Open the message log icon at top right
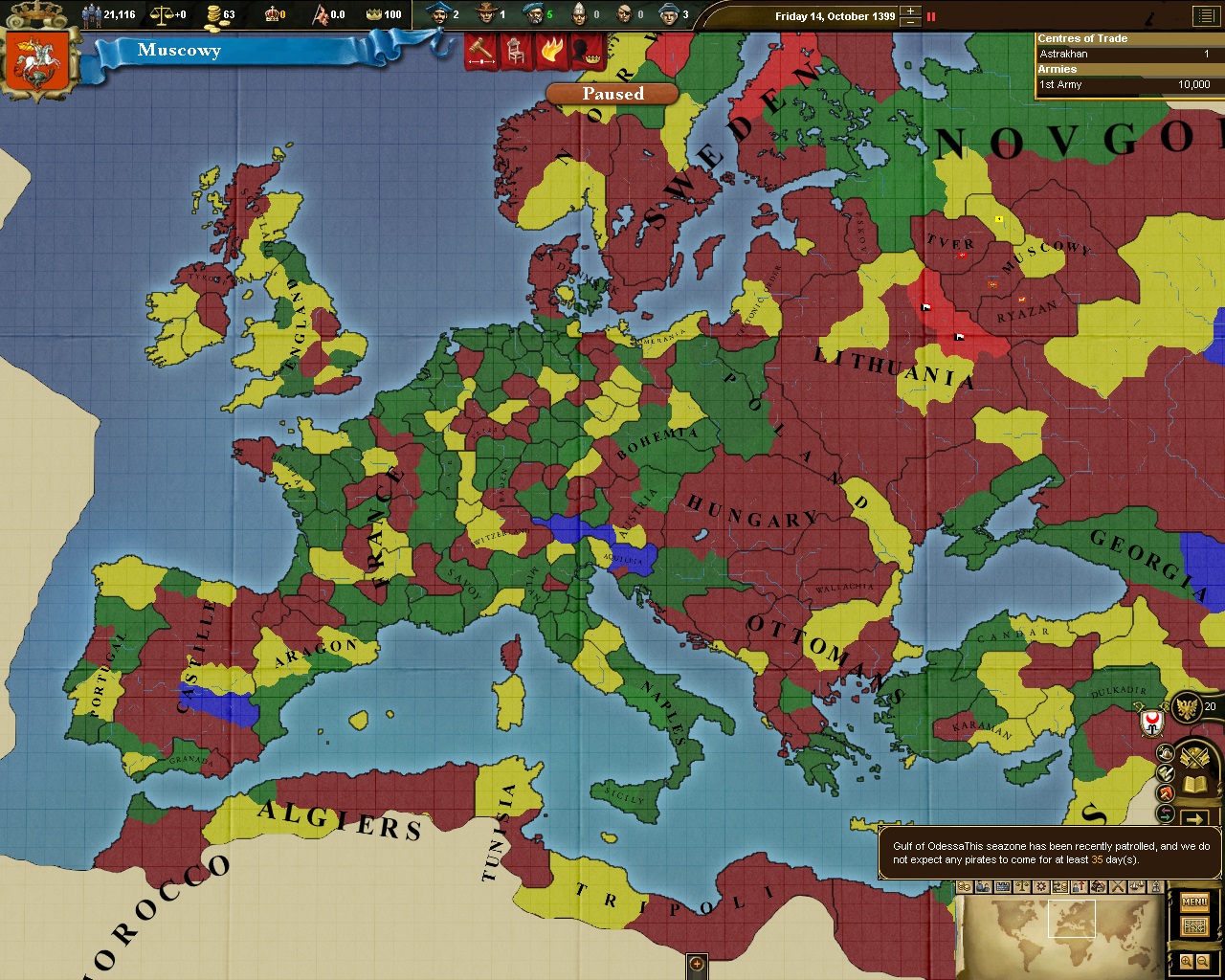Screen dimensions: 1225x980 (x=1208, y=15)
